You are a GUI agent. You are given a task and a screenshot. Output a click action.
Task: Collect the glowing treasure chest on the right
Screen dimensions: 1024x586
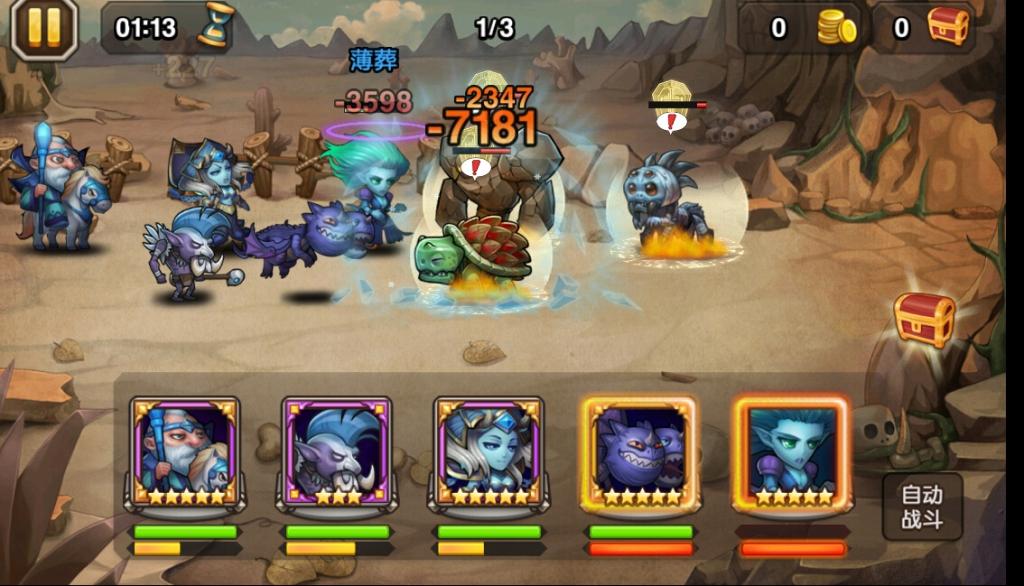pos(923,319)
